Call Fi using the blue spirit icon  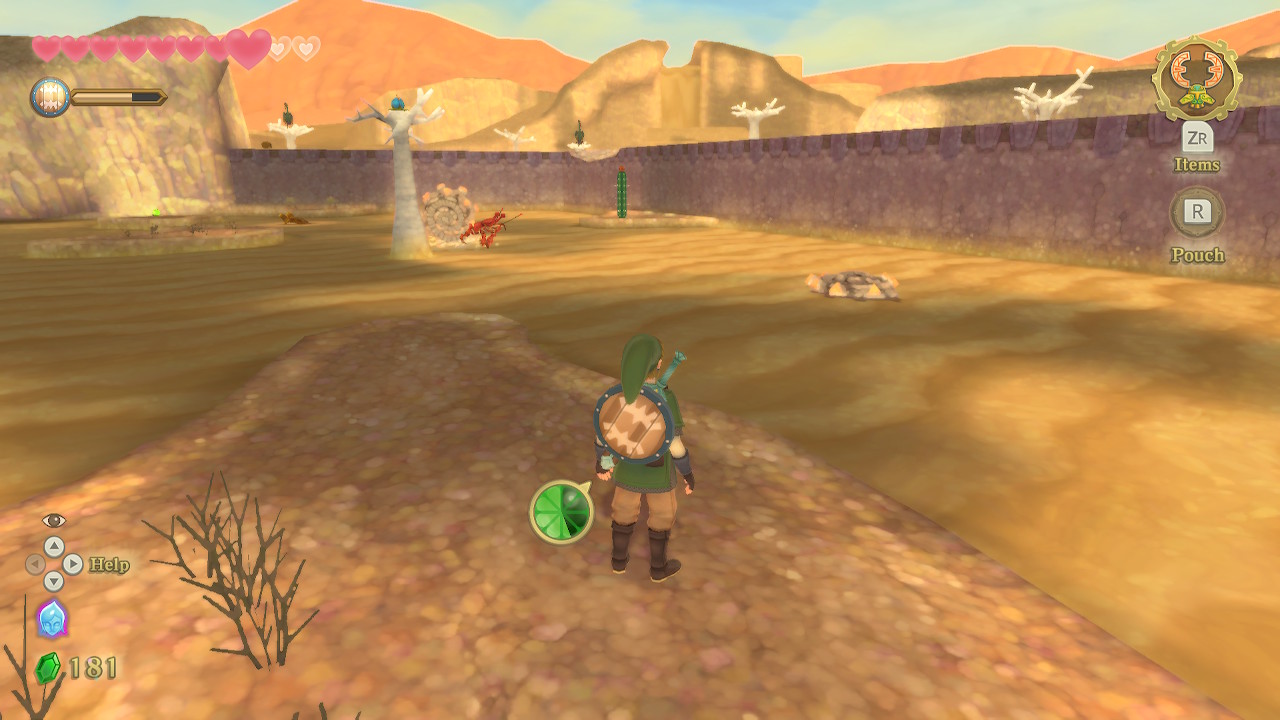[52, 619]
